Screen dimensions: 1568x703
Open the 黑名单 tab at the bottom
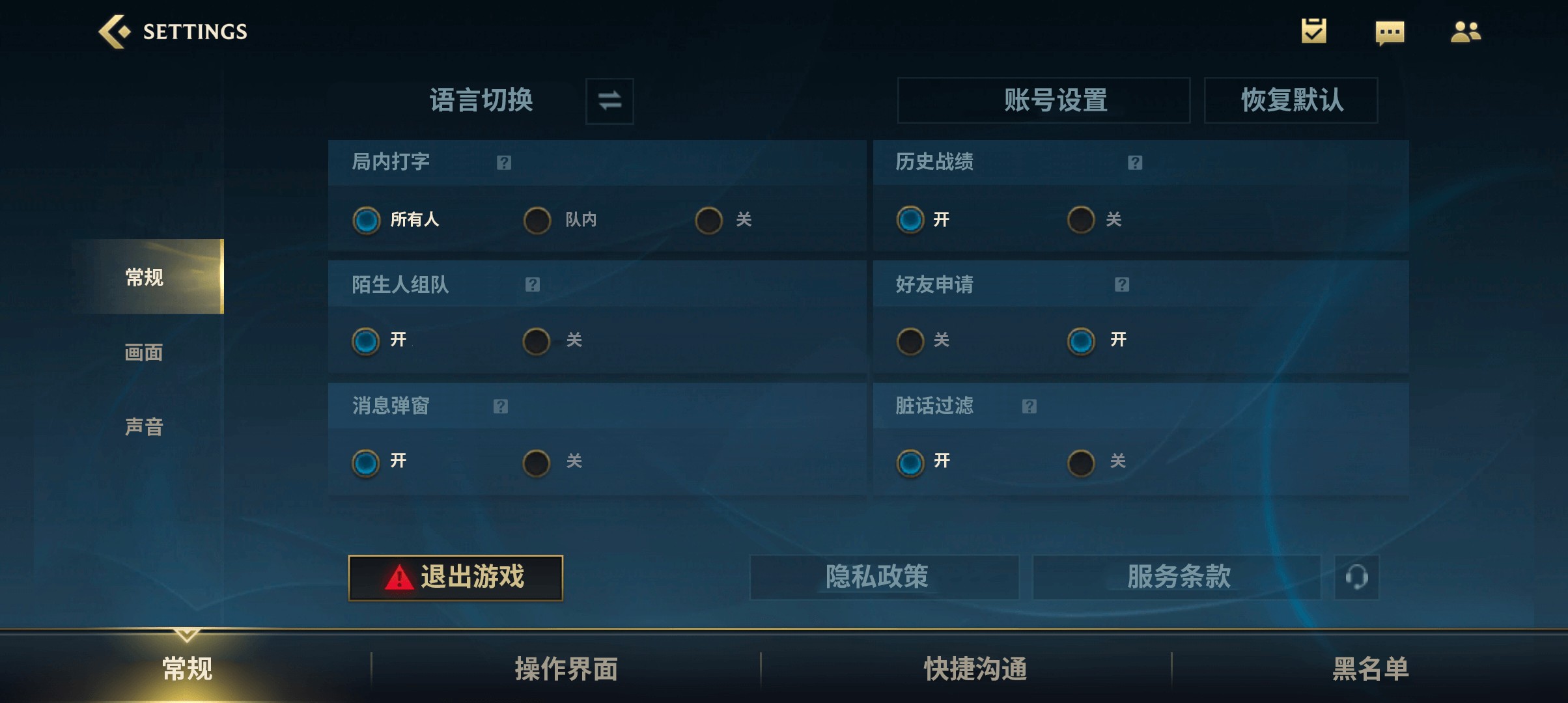coord(1371,668)
